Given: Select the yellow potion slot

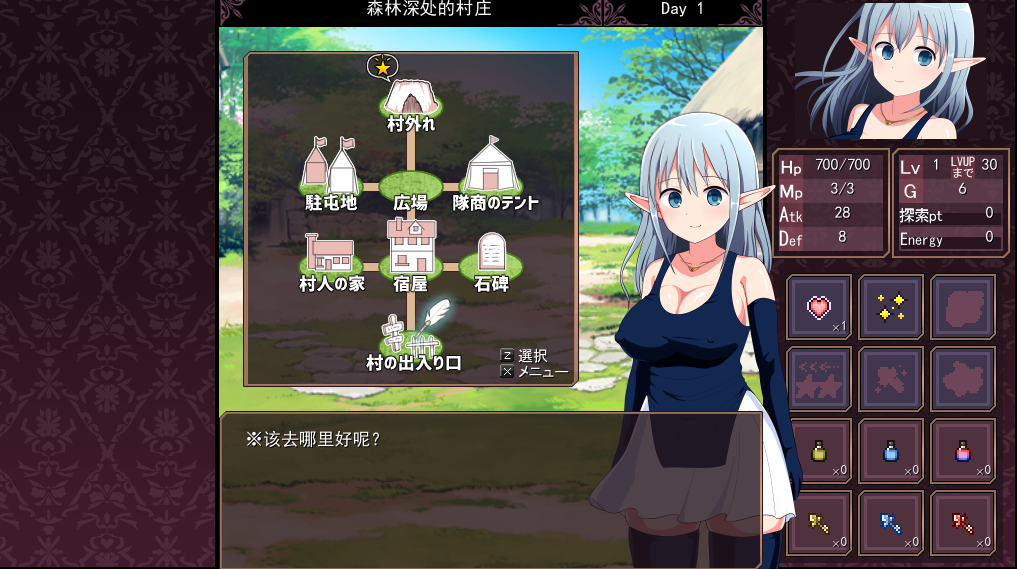Looking at the screenshot, I should [x=820, y=451].
